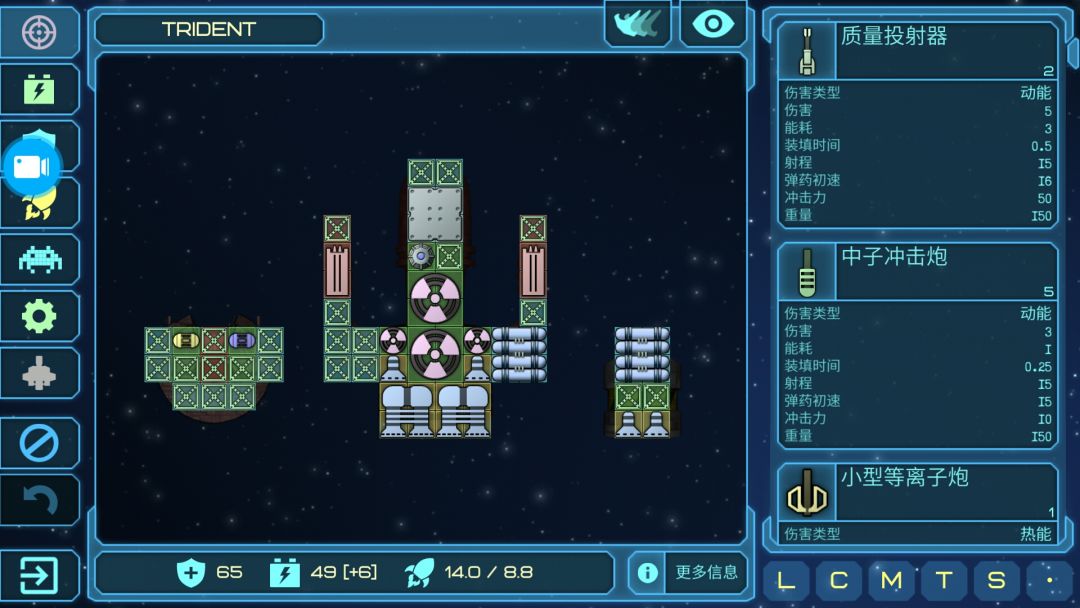This screenshot has width=1080, height=608.
Task: Choose the T tab
Action: point(943,581)
